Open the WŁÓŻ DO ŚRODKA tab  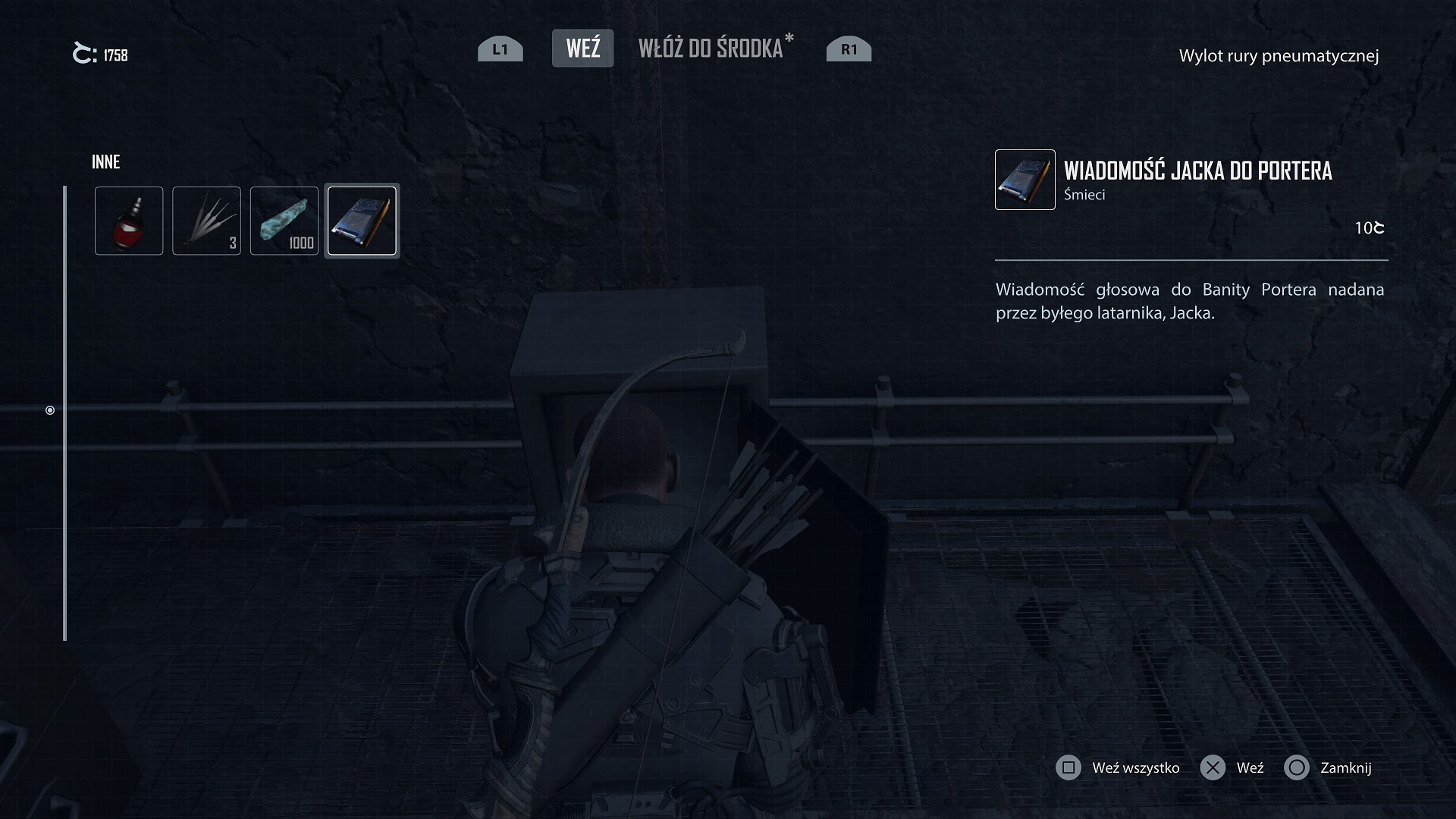click(711, 49)
